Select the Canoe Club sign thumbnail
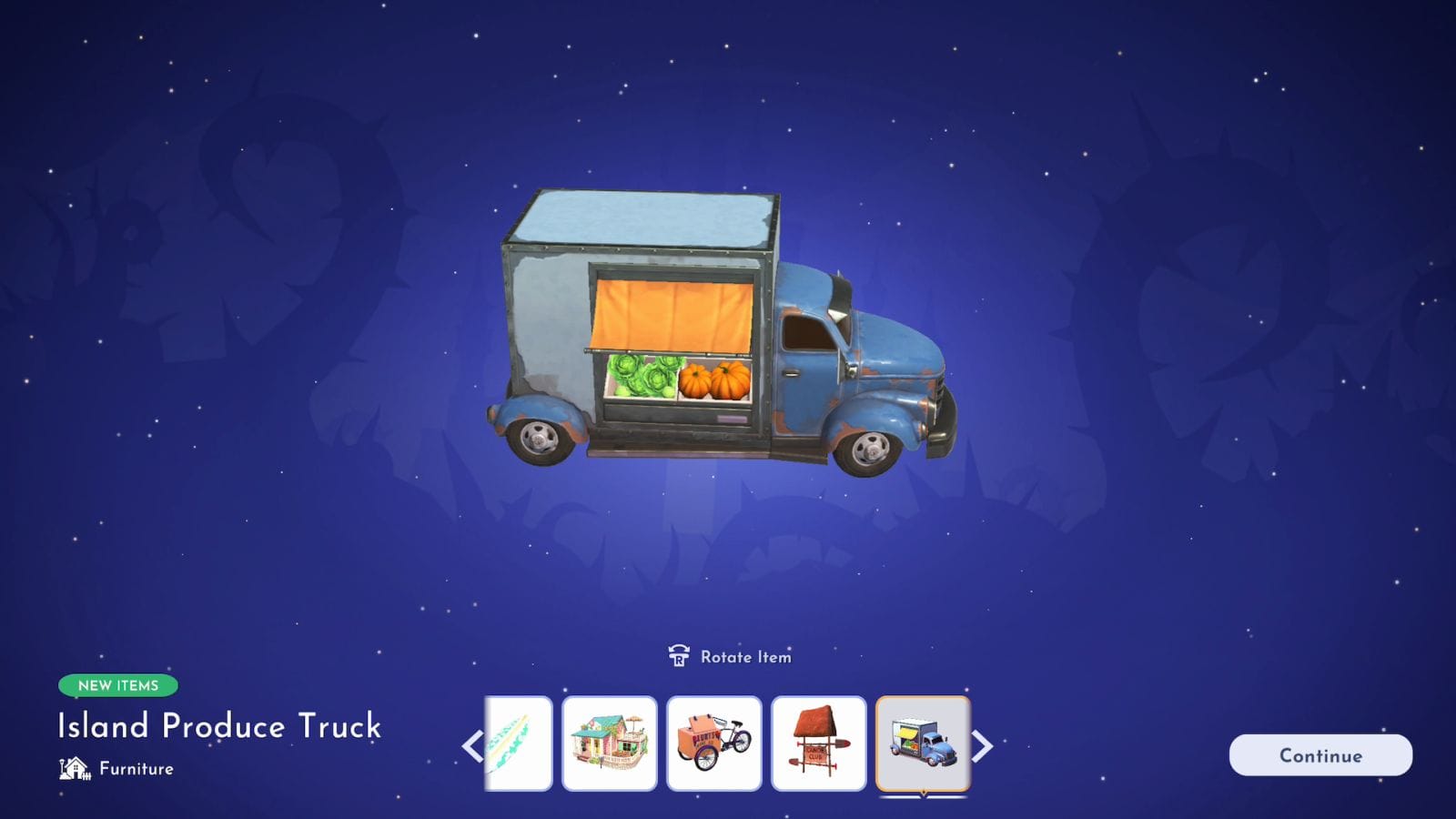This screenshot has height=819, width=1456. [819, 743]
